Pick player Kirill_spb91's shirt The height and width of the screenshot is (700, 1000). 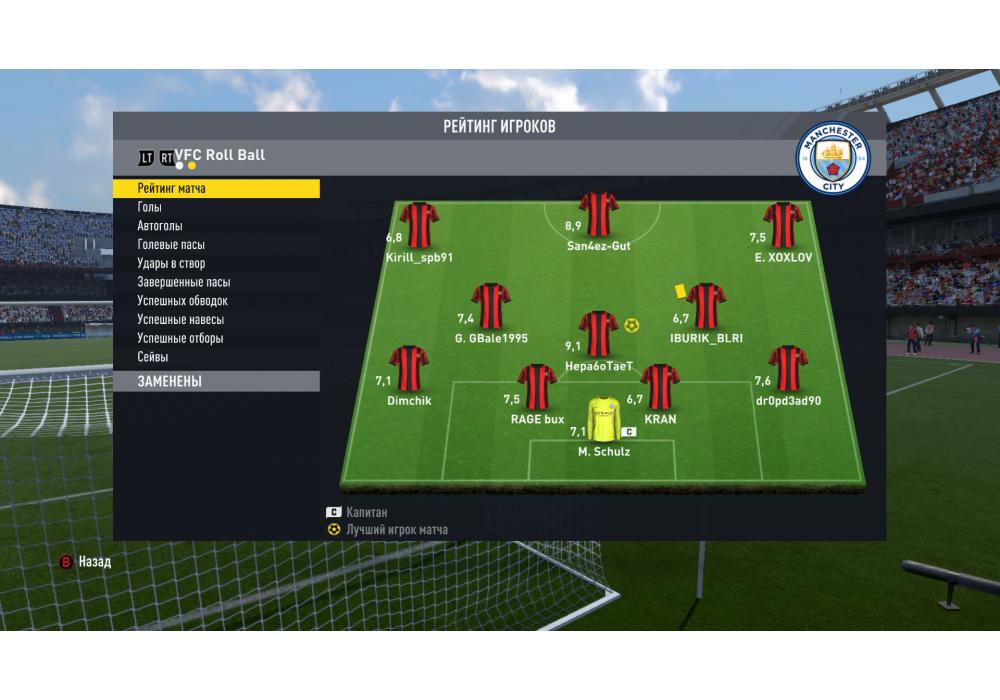click(419, 225)
